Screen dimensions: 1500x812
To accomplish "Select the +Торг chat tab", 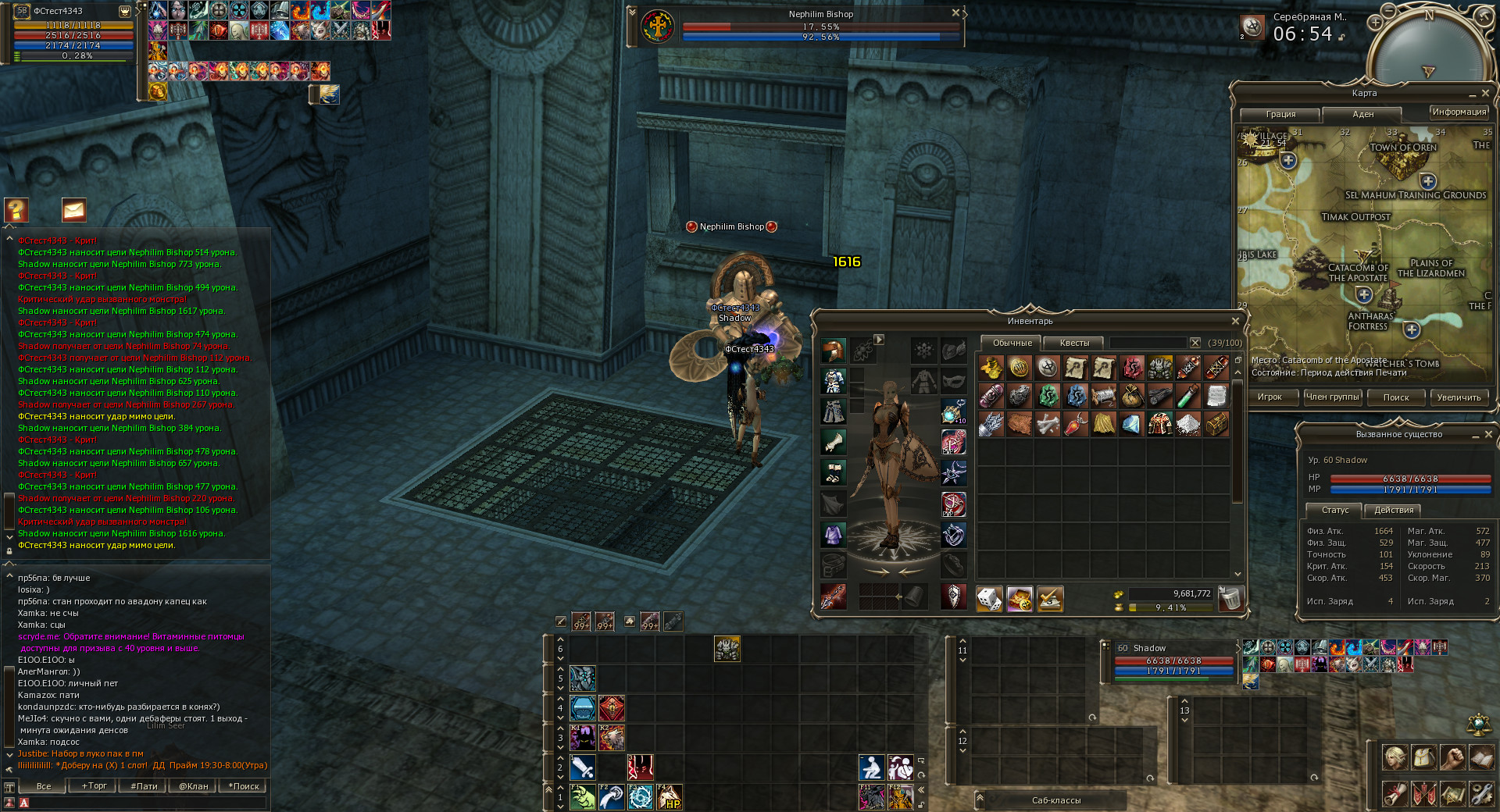I will 94,786.
